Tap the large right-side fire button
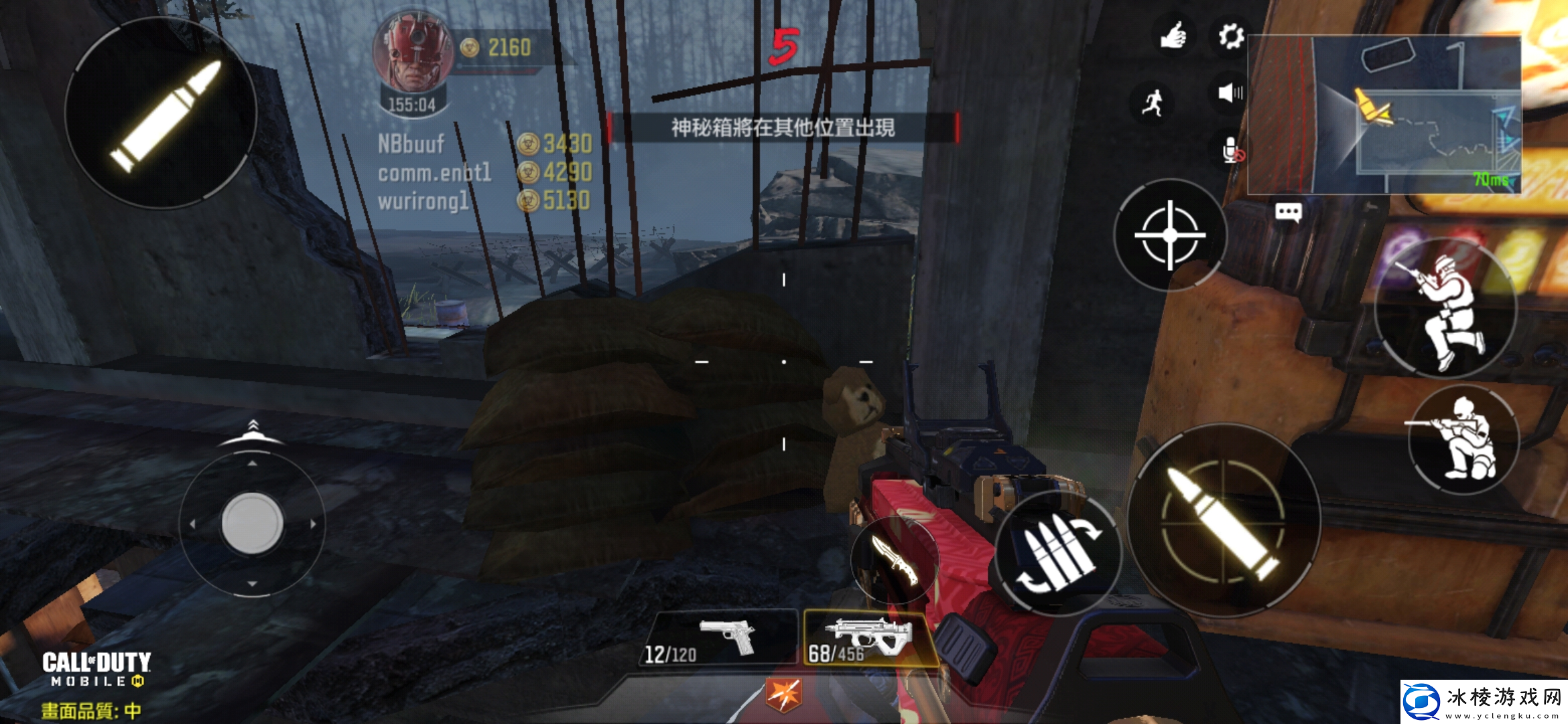 pyautogui.click(x=1224, y=520)
